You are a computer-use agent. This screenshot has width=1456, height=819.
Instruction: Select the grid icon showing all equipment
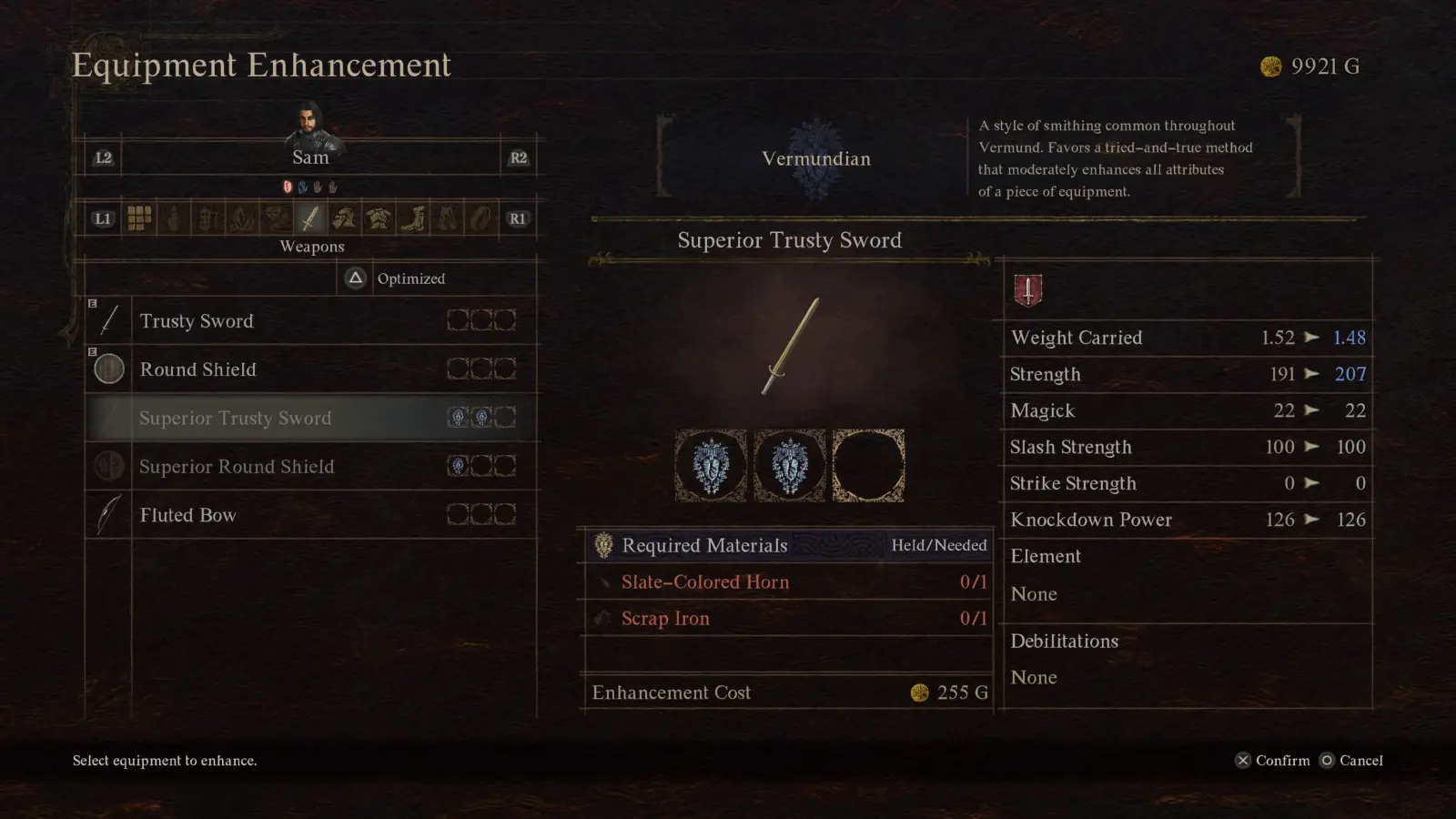(139, 217)
